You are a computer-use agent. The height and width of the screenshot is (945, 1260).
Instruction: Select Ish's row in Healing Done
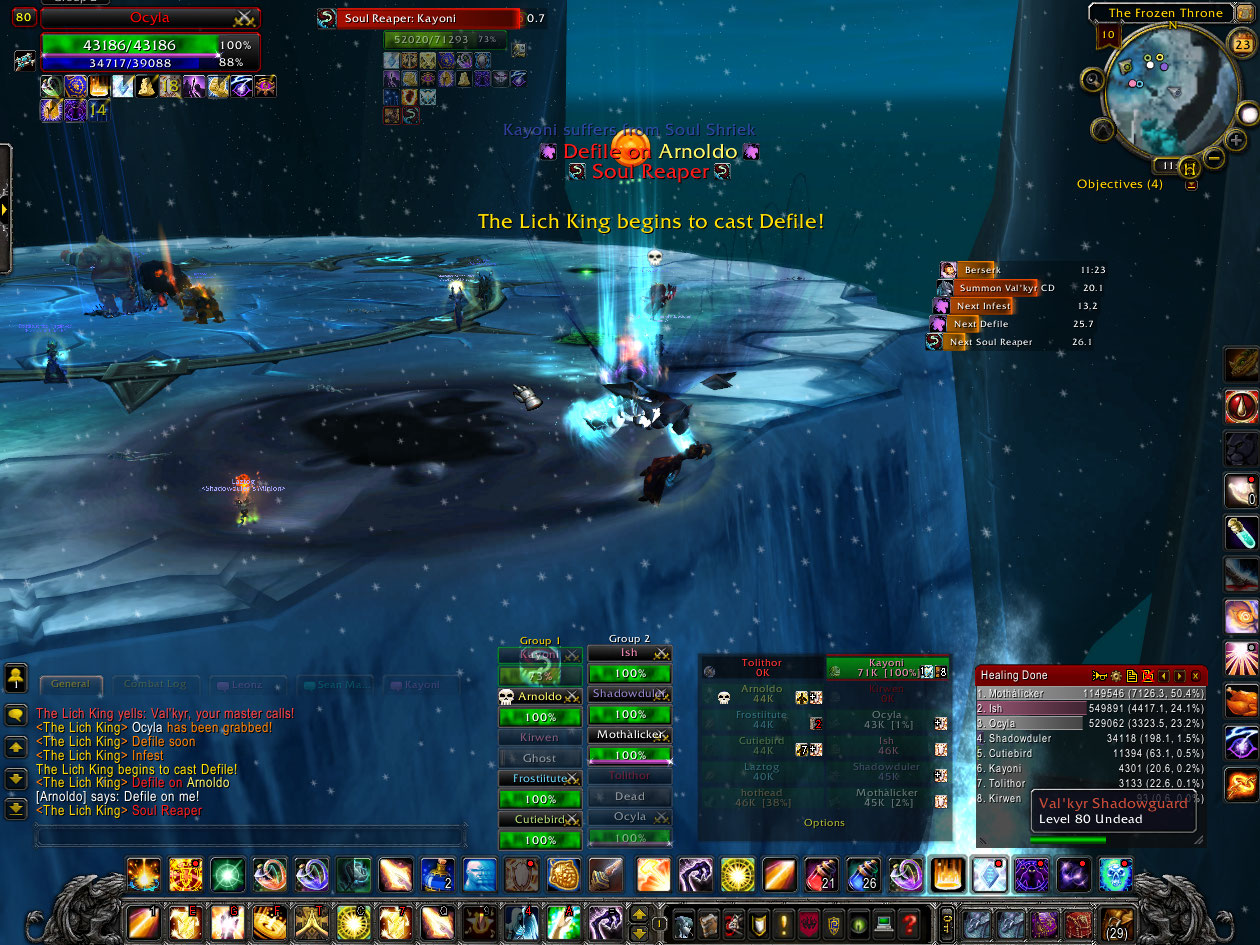coord(1090,709)
